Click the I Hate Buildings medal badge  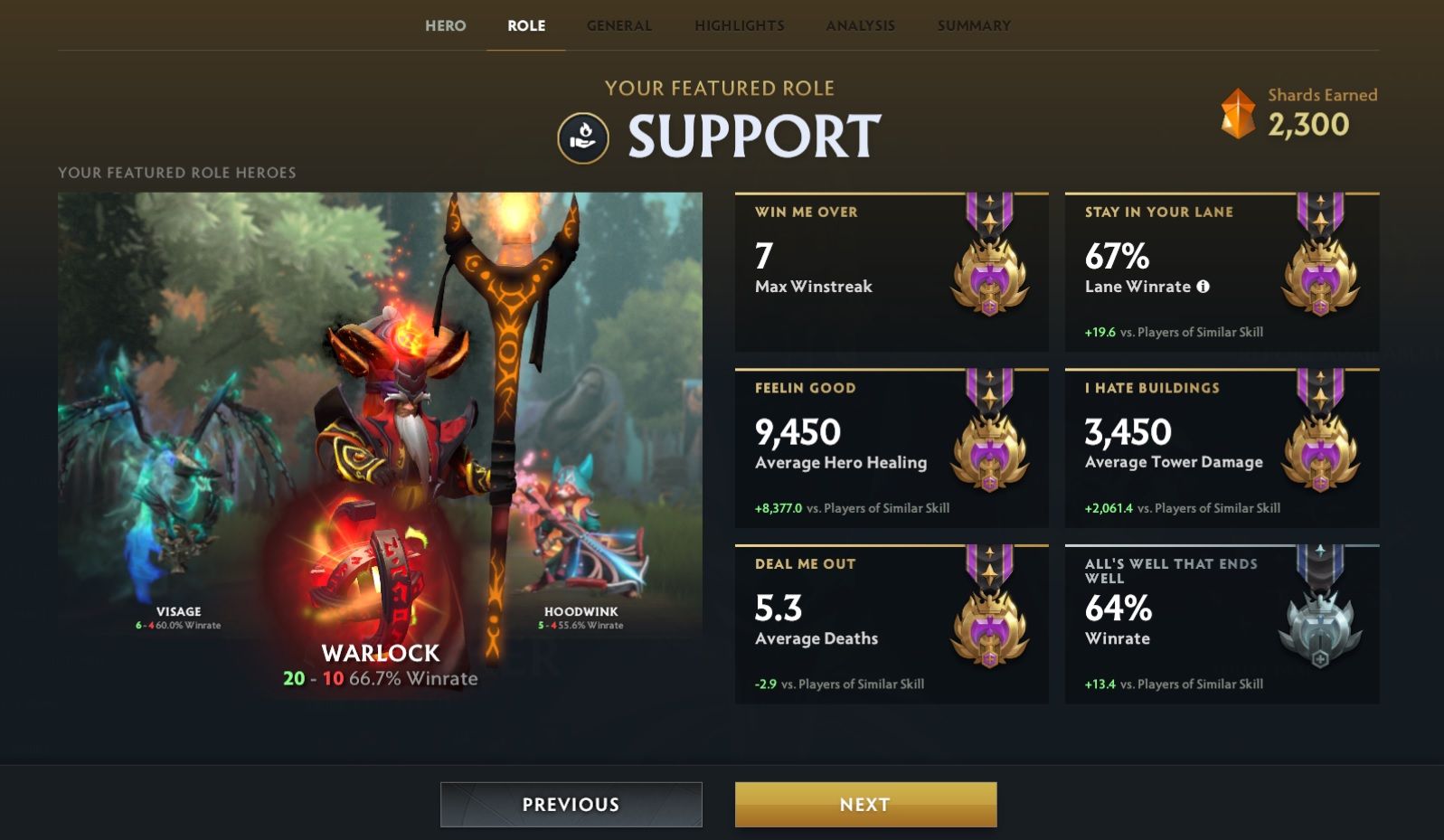click(x=1323, y=452)
